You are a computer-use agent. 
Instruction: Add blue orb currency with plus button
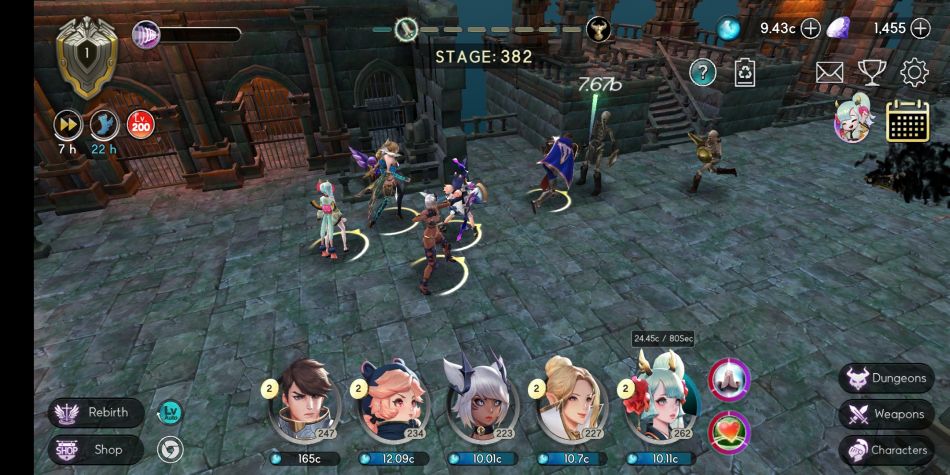tap(810, 28)
